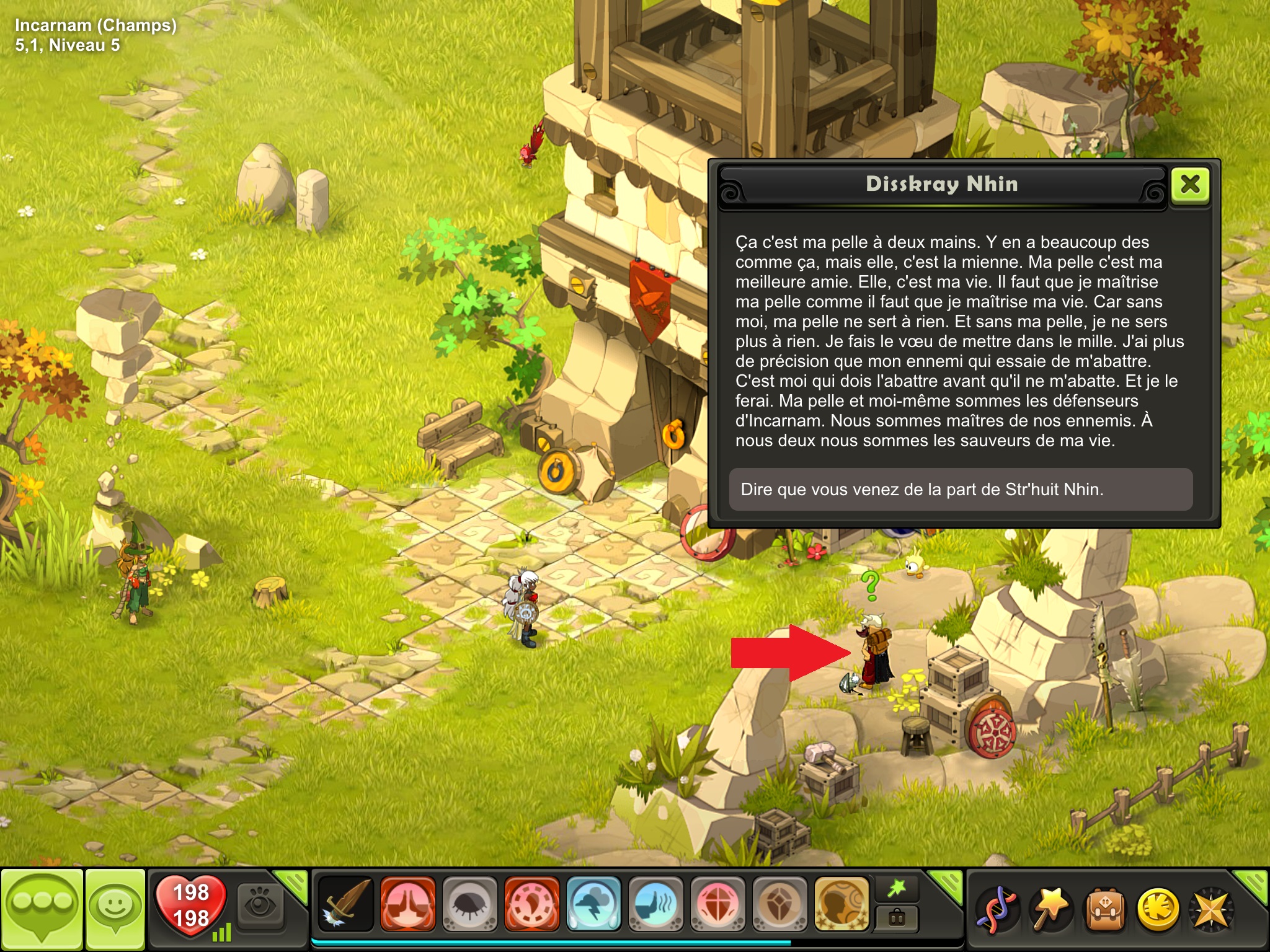Switch shortcut bar to spells wand tab
The height and width of the screenshot is (952, 1270).
coord(897,889)
